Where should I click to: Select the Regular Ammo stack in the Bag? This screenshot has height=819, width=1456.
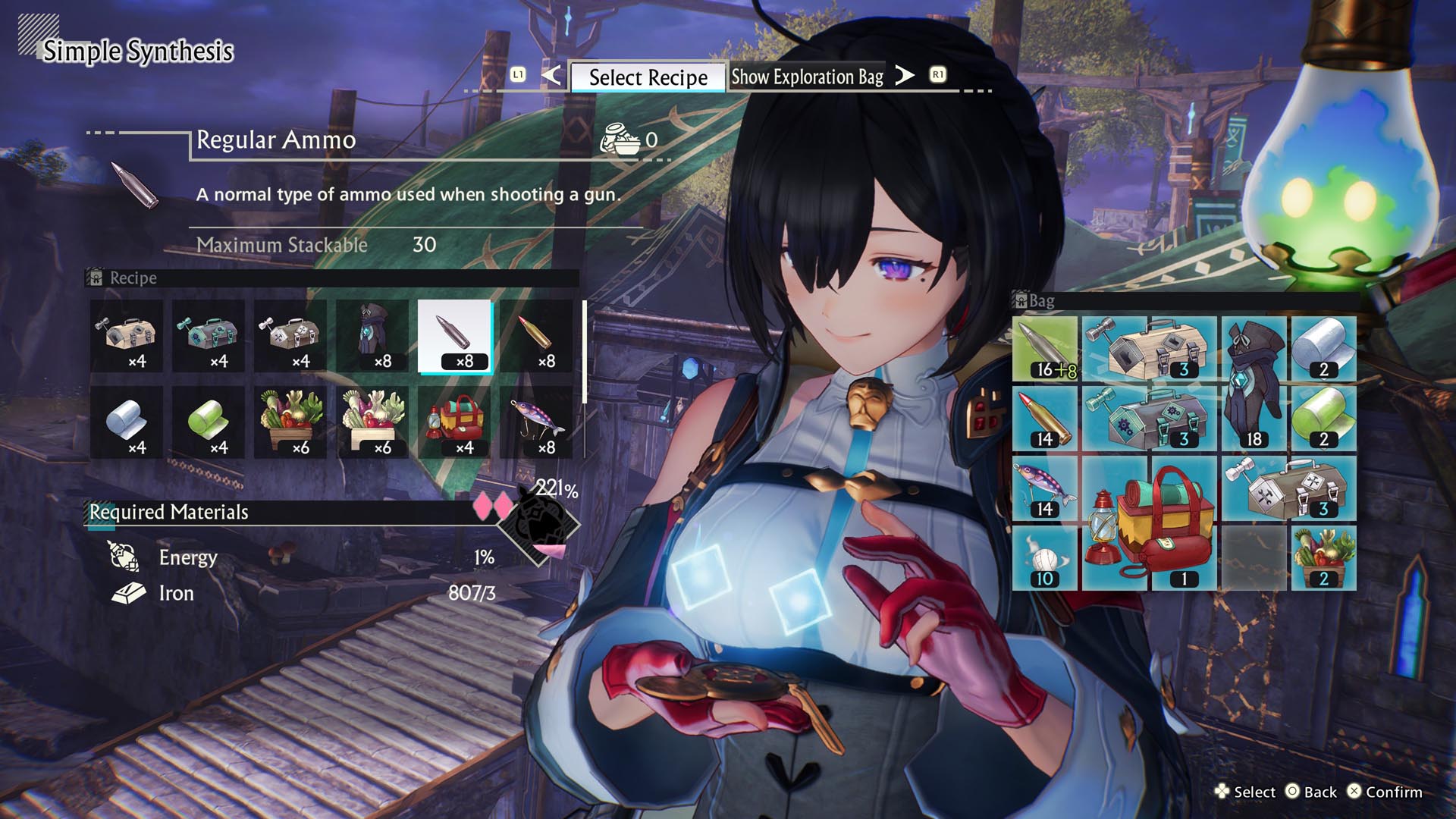pyautogui.click(x=1045, y=349)
